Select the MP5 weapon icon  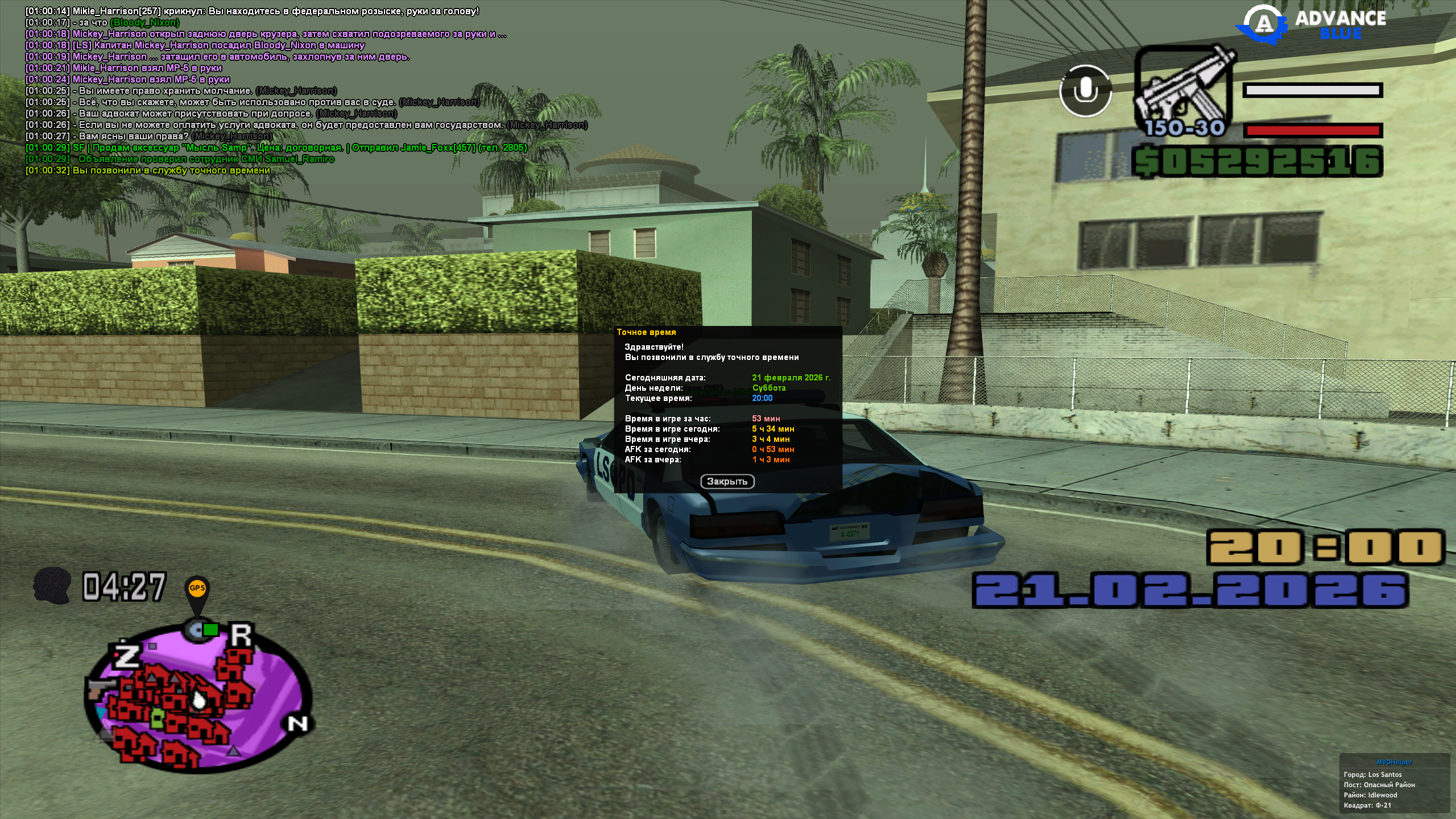(x=1184, y=91)
